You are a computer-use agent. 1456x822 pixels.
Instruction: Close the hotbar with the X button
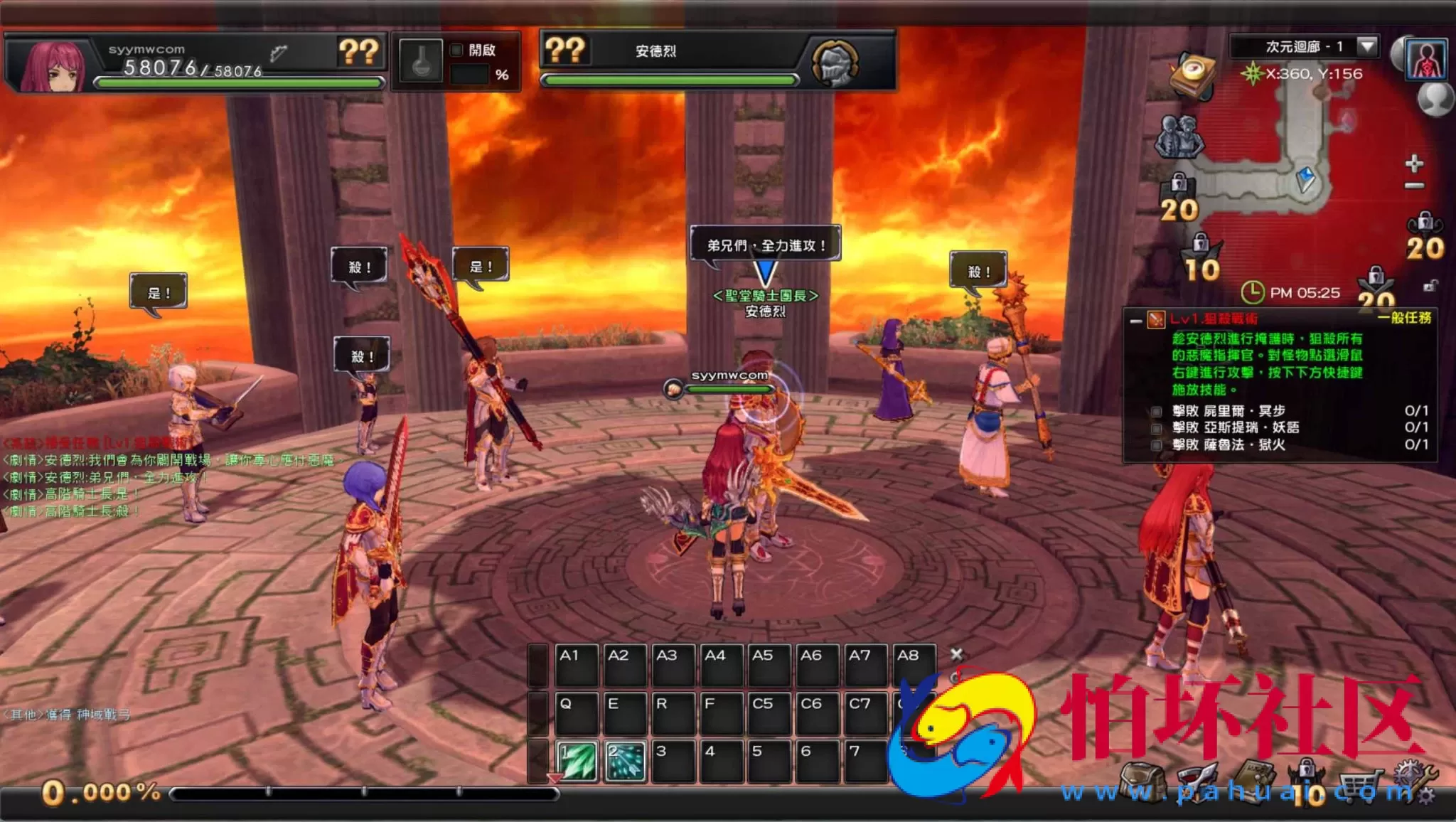[957, 654]
